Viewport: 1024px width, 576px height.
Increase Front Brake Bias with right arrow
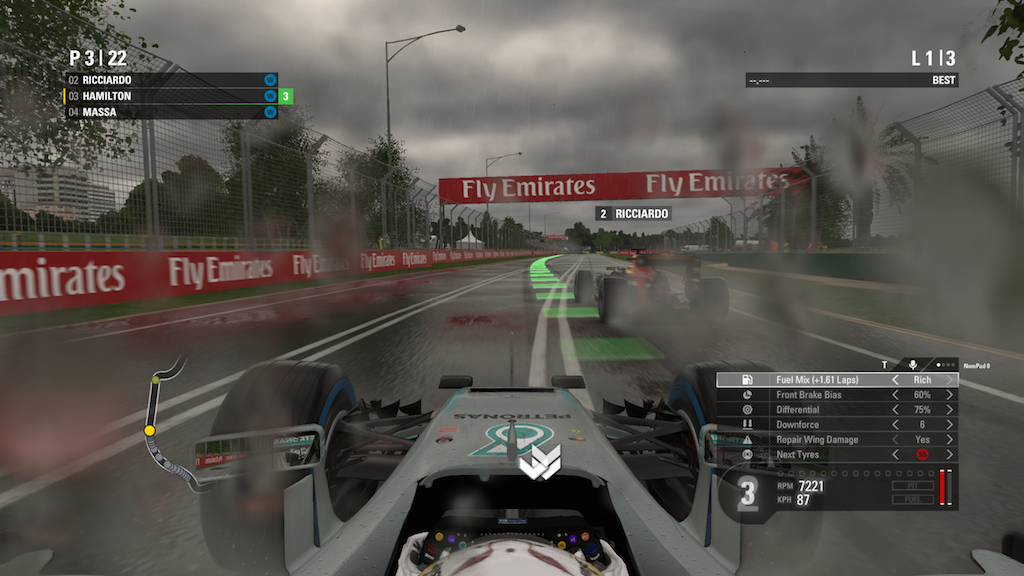click(949, 395)
